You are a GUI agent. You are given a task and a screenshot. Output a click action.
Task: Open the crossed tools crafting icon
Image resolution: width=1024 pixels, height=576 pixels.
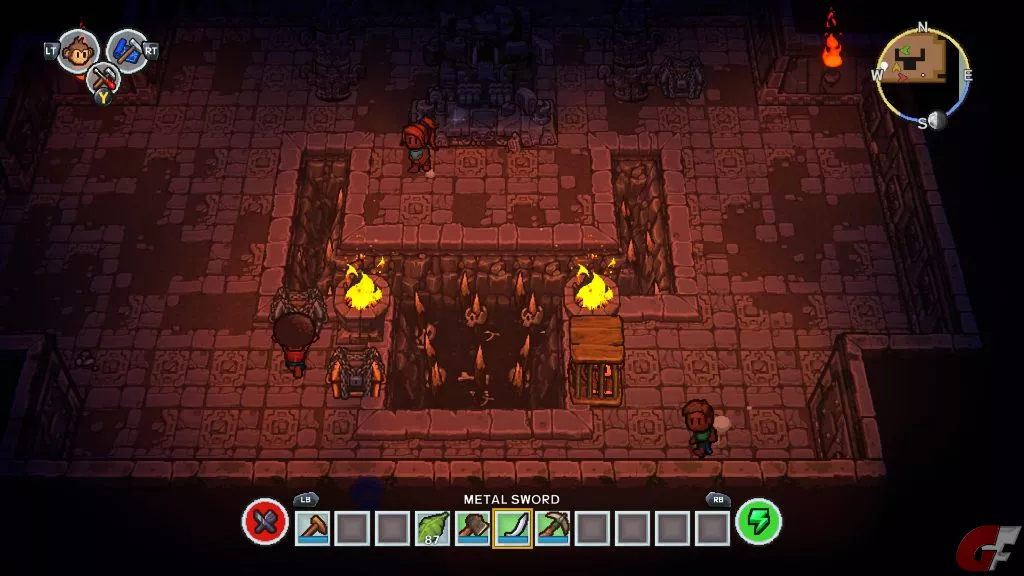[102, 78]
